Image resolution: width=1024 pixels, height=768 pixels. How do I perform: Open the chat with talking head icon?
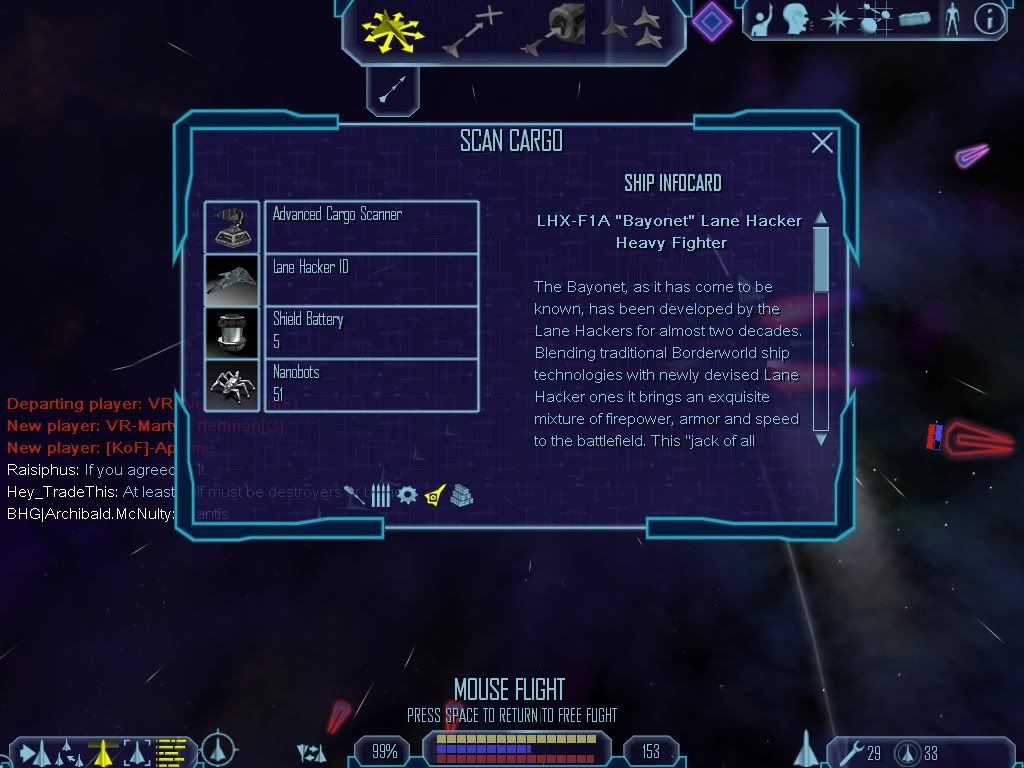point(796,19)
